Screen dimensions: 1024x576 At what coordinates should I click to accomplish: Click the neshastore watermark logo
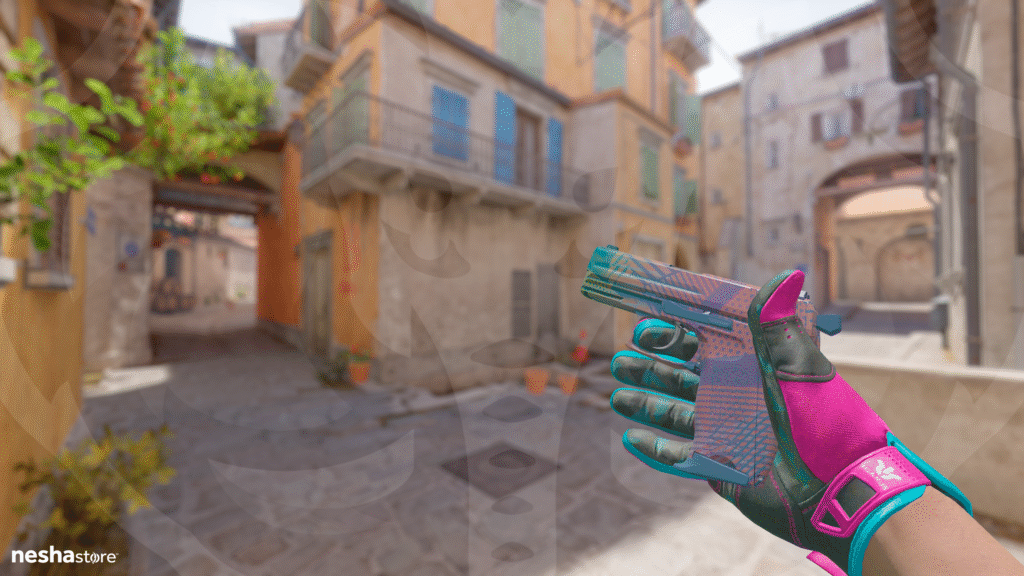tap(64, 555)
